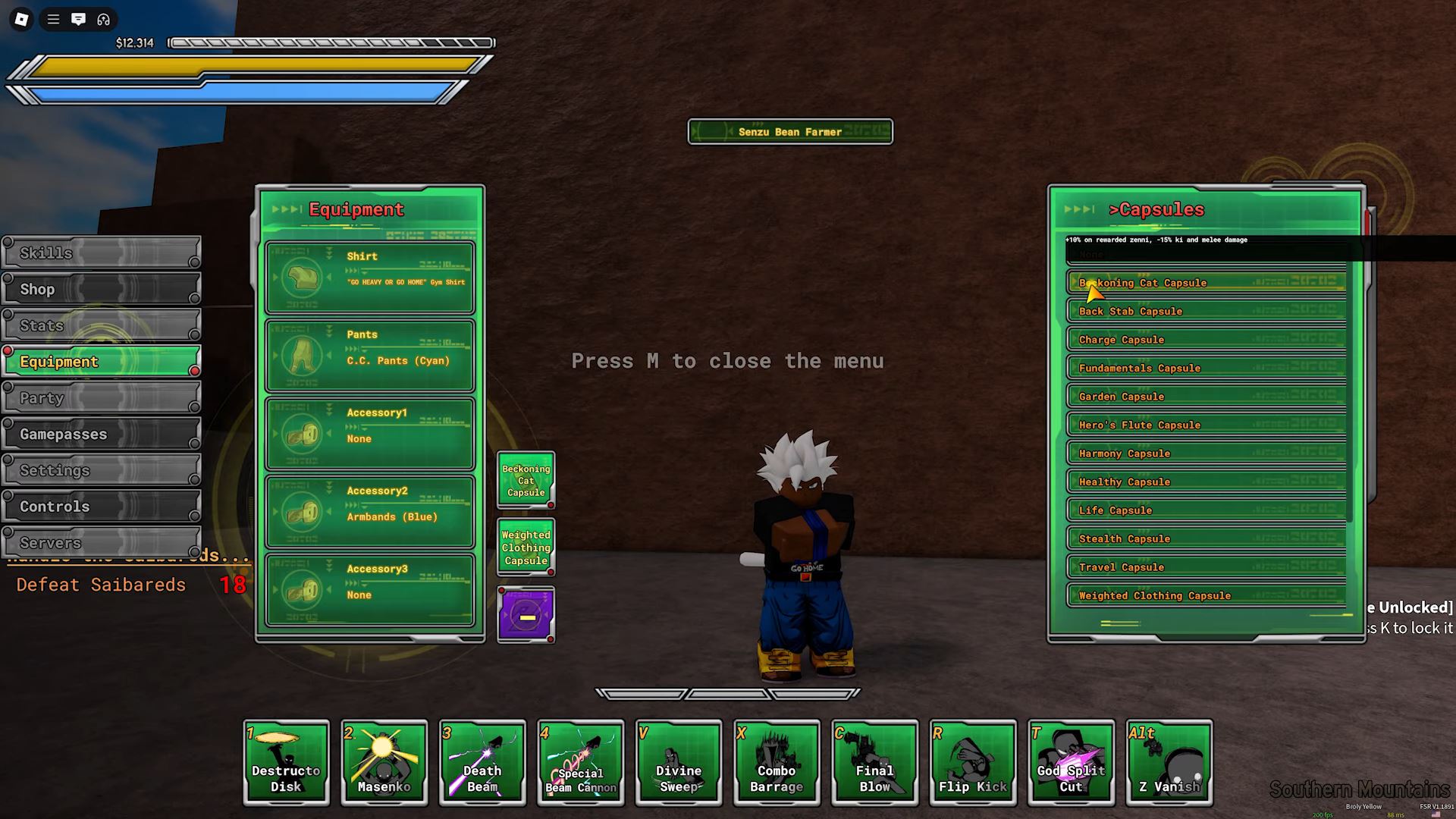Screen dimensions: 1456x819
Task: Select the Pants equipment slot
Action: point(370,356)
